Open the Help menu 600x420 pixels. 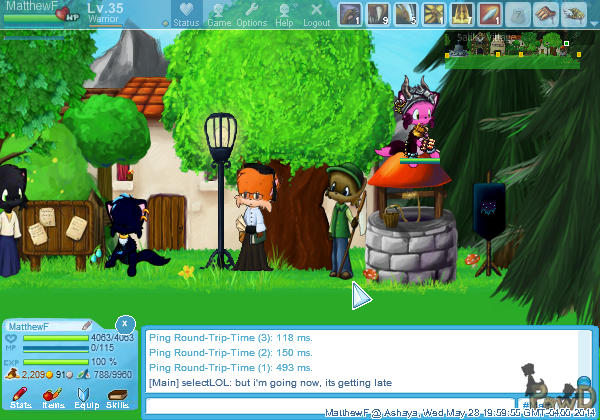284,15
